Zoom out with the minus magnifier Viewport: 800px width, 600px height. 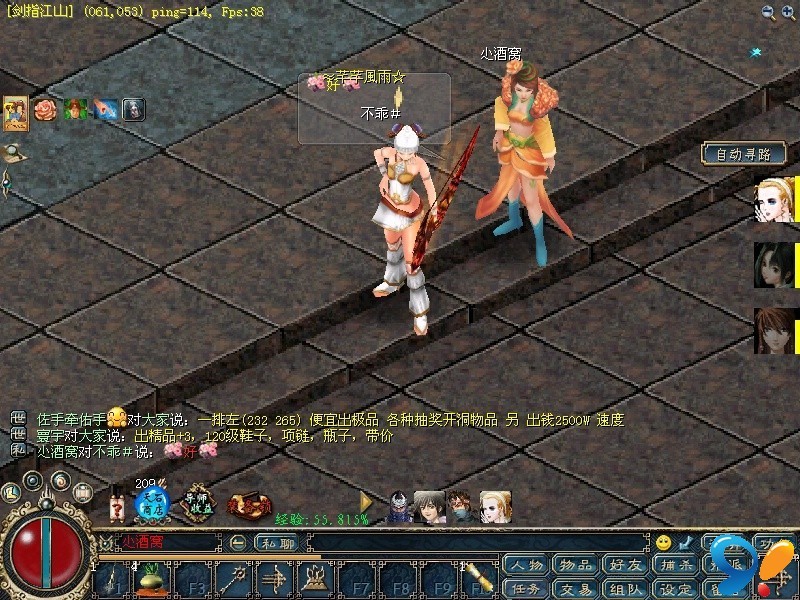767,12
